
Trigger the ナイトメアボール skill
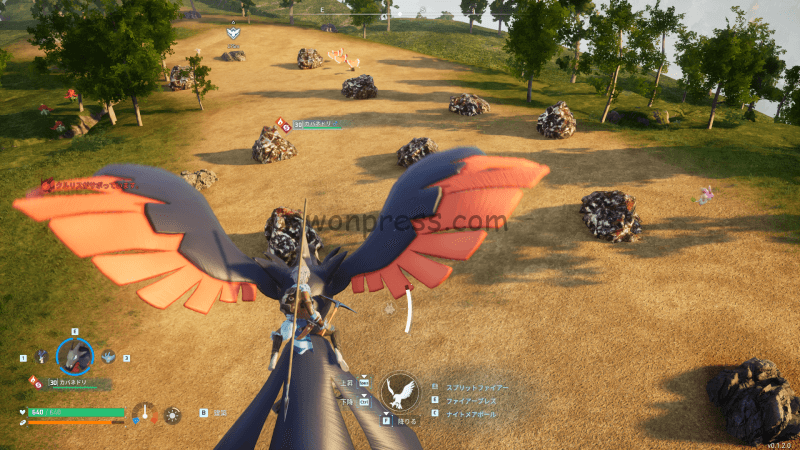tap(474, 414)
